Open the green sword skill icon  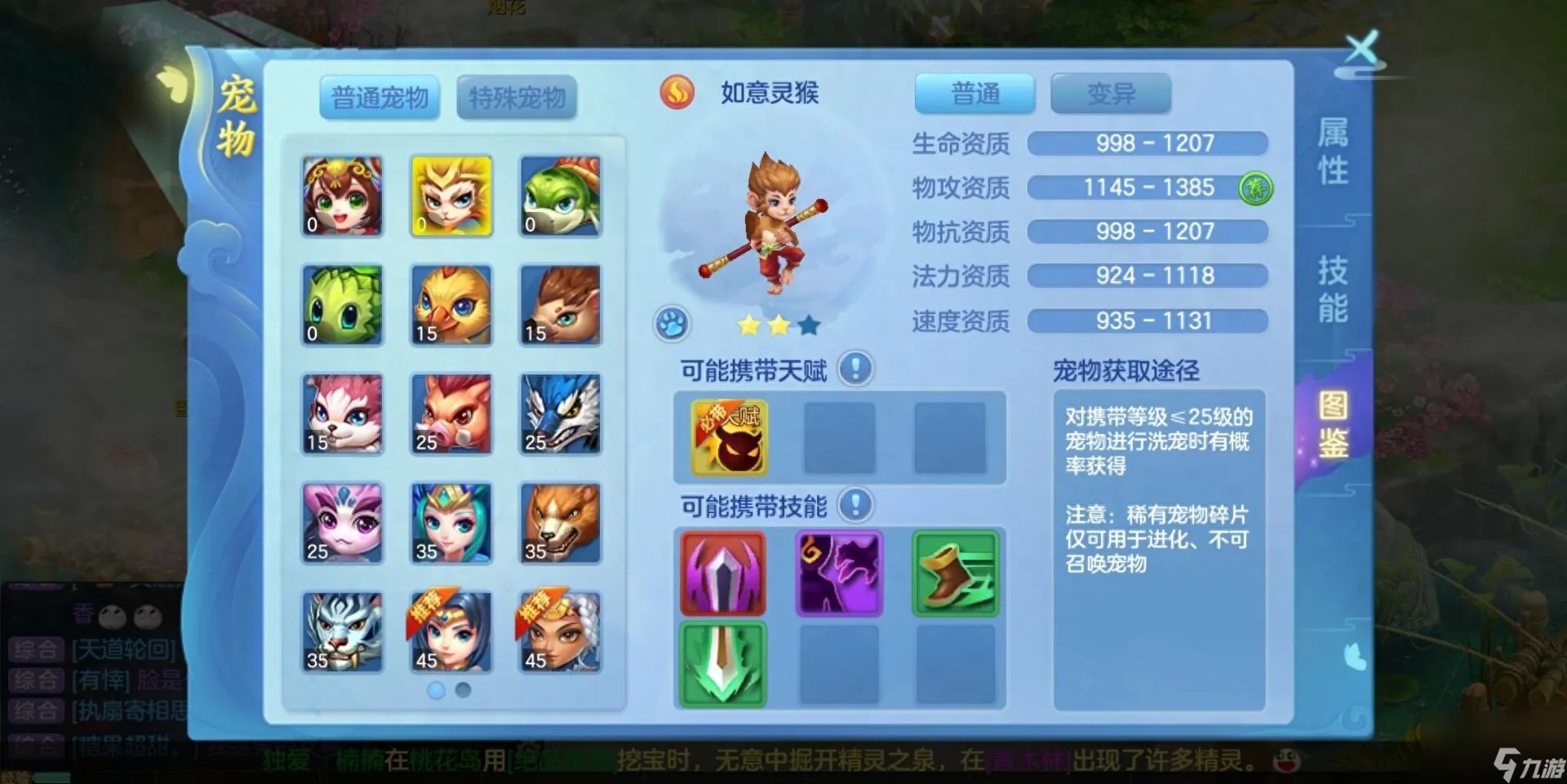tap(721, 662)
